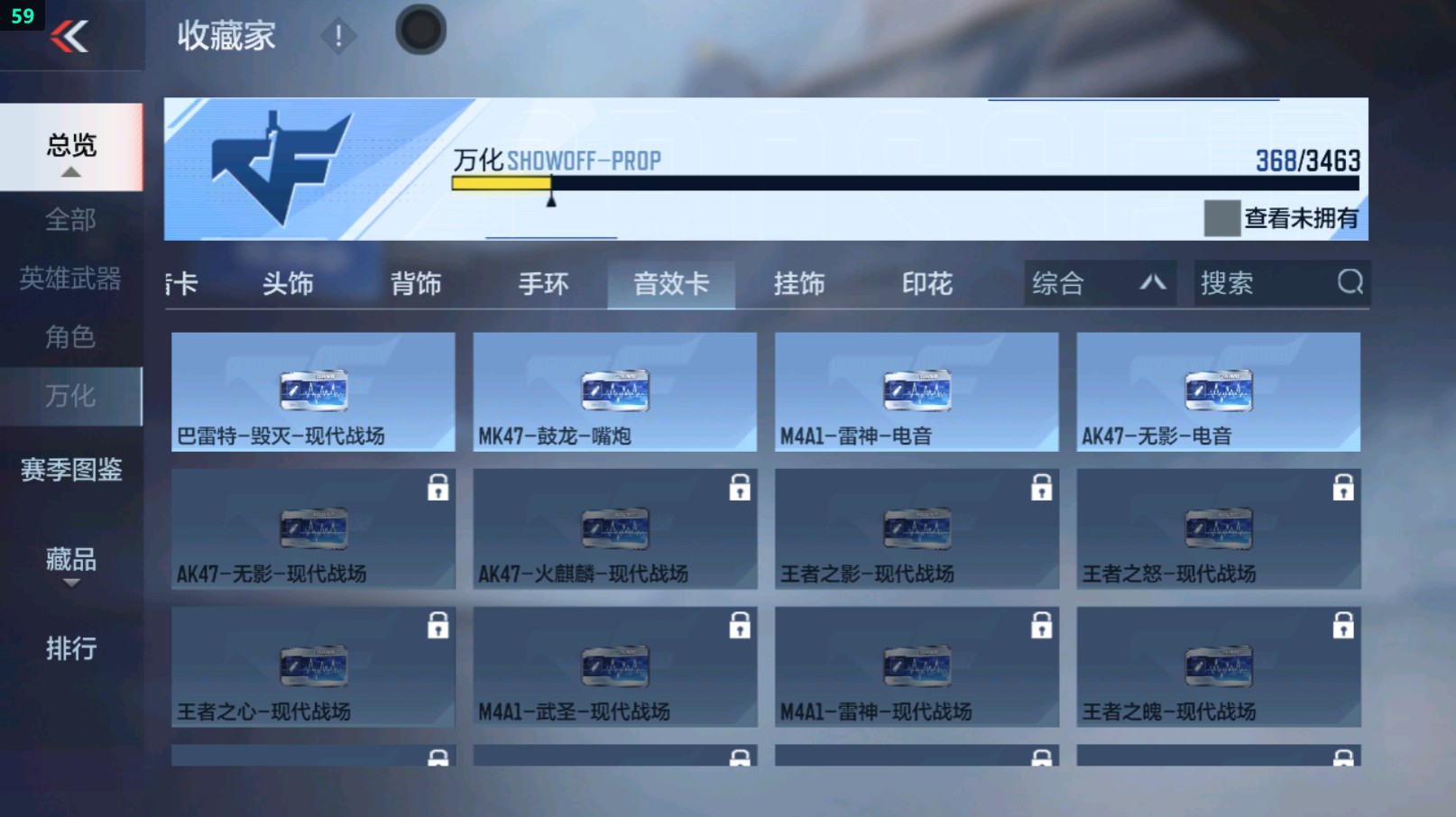Image resolution: width=1456 pixels, height=817 pixels.
Task: Click the dark record button near the title
Action: (419, 29)
